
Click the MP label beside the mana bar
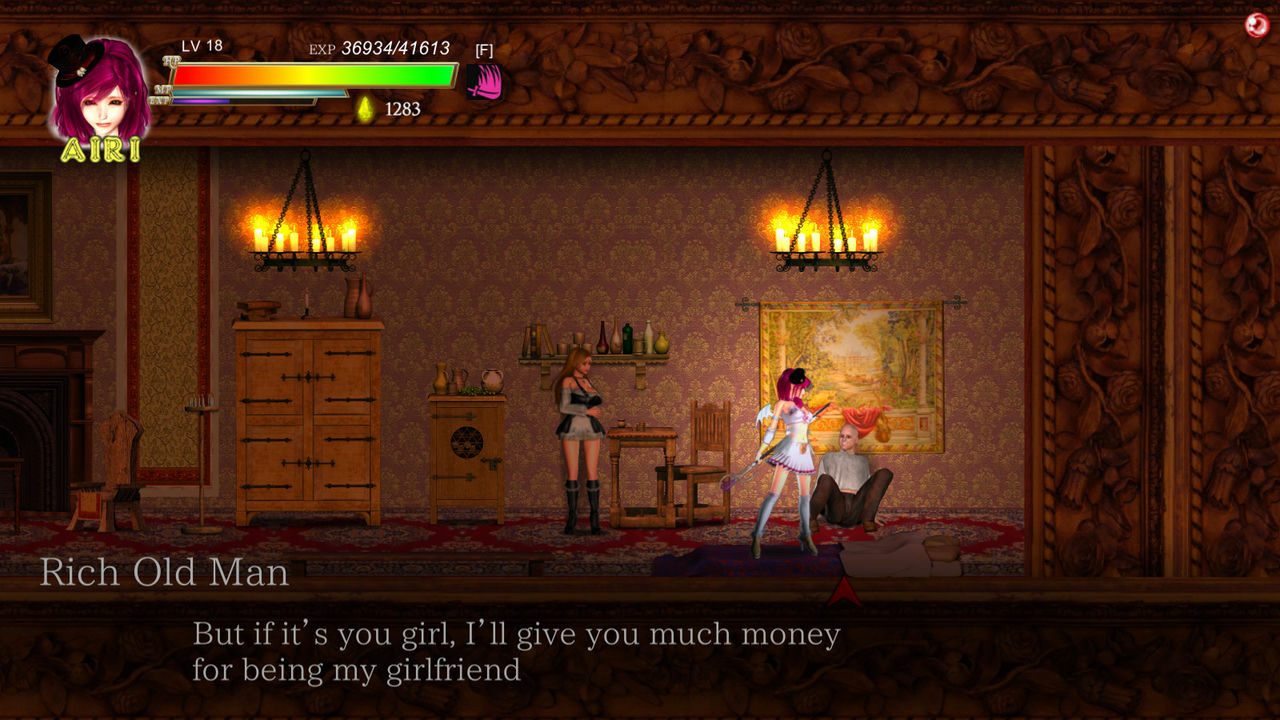pyautogui.click(x=161, y=90)
